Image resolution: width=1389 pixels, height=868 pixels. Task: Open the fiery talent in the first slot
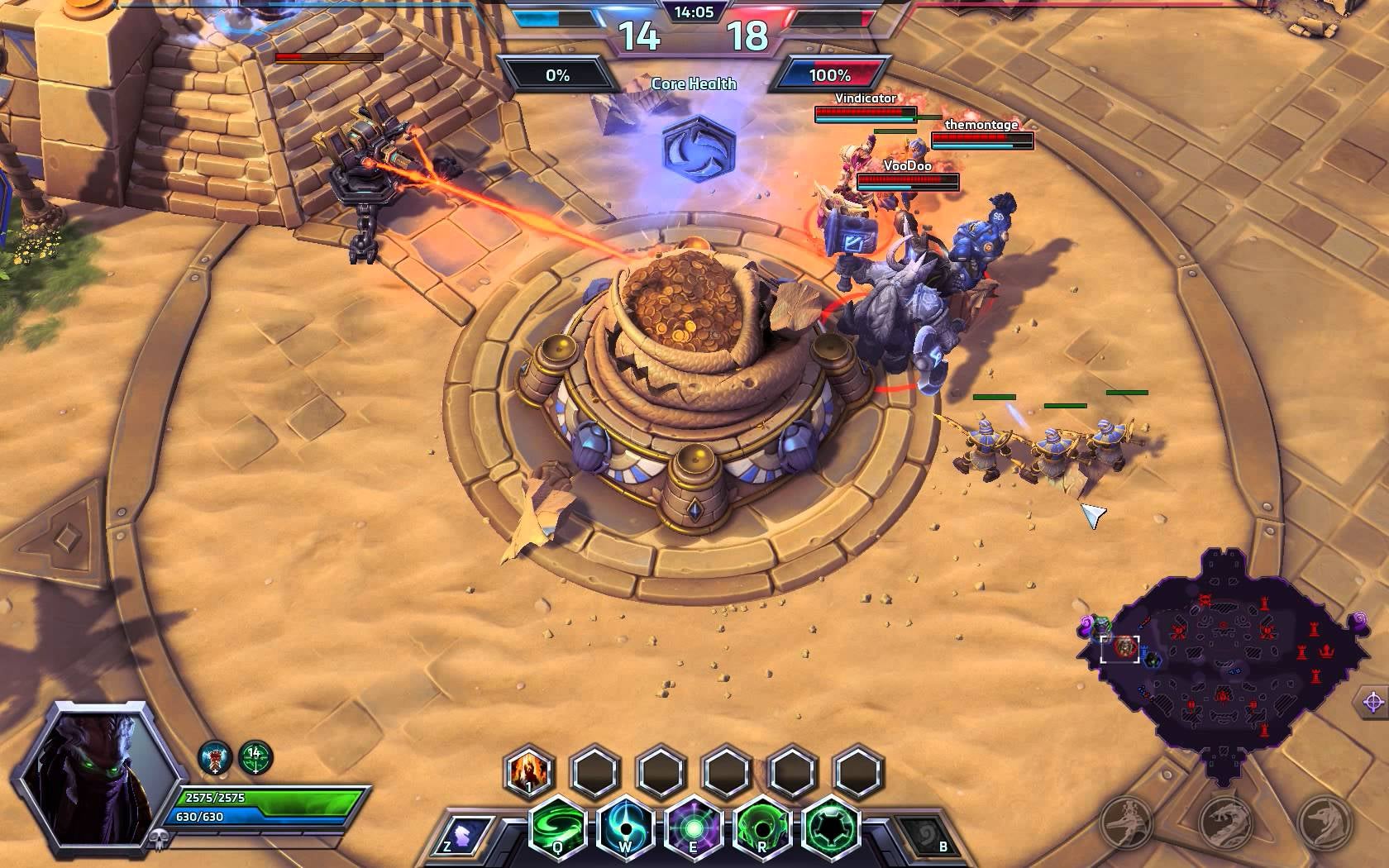pyautogui.click(x=529, y=771)
